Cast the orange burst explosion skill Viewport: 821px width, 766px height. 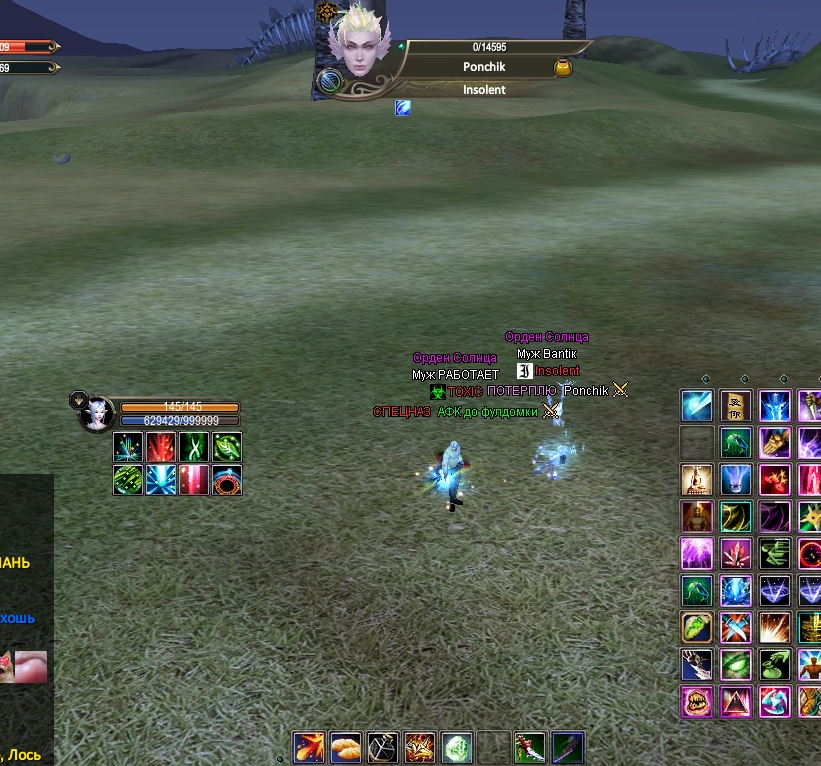[x=775, y=627]
